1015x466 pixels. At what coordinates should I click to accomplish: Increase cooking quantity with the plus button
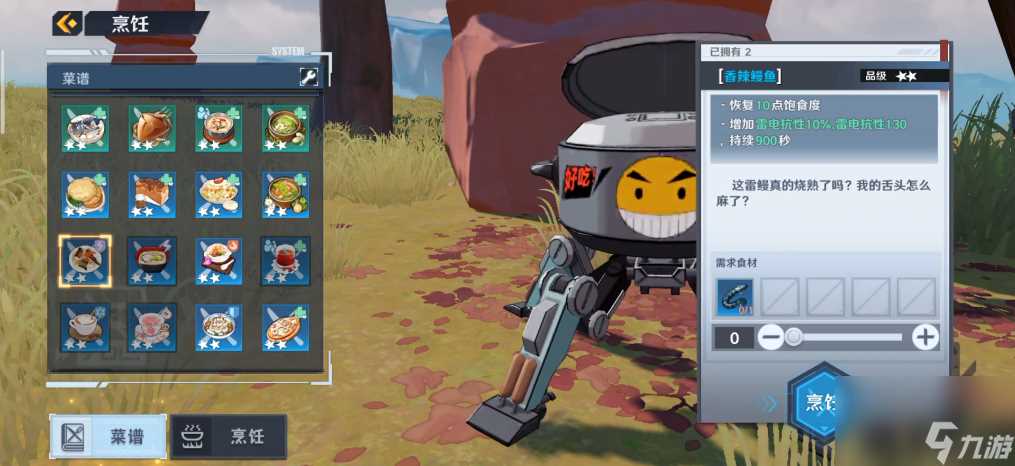[926, 337]
